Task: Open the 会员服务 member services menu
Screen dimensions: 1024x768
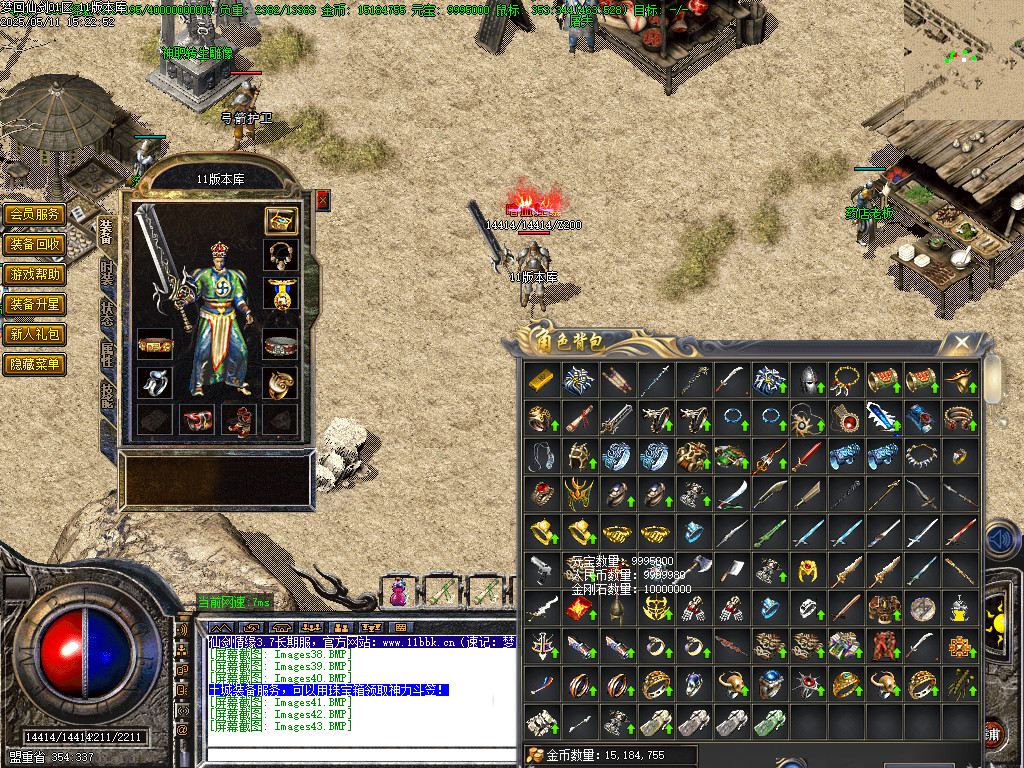Action: pos(35,214)
